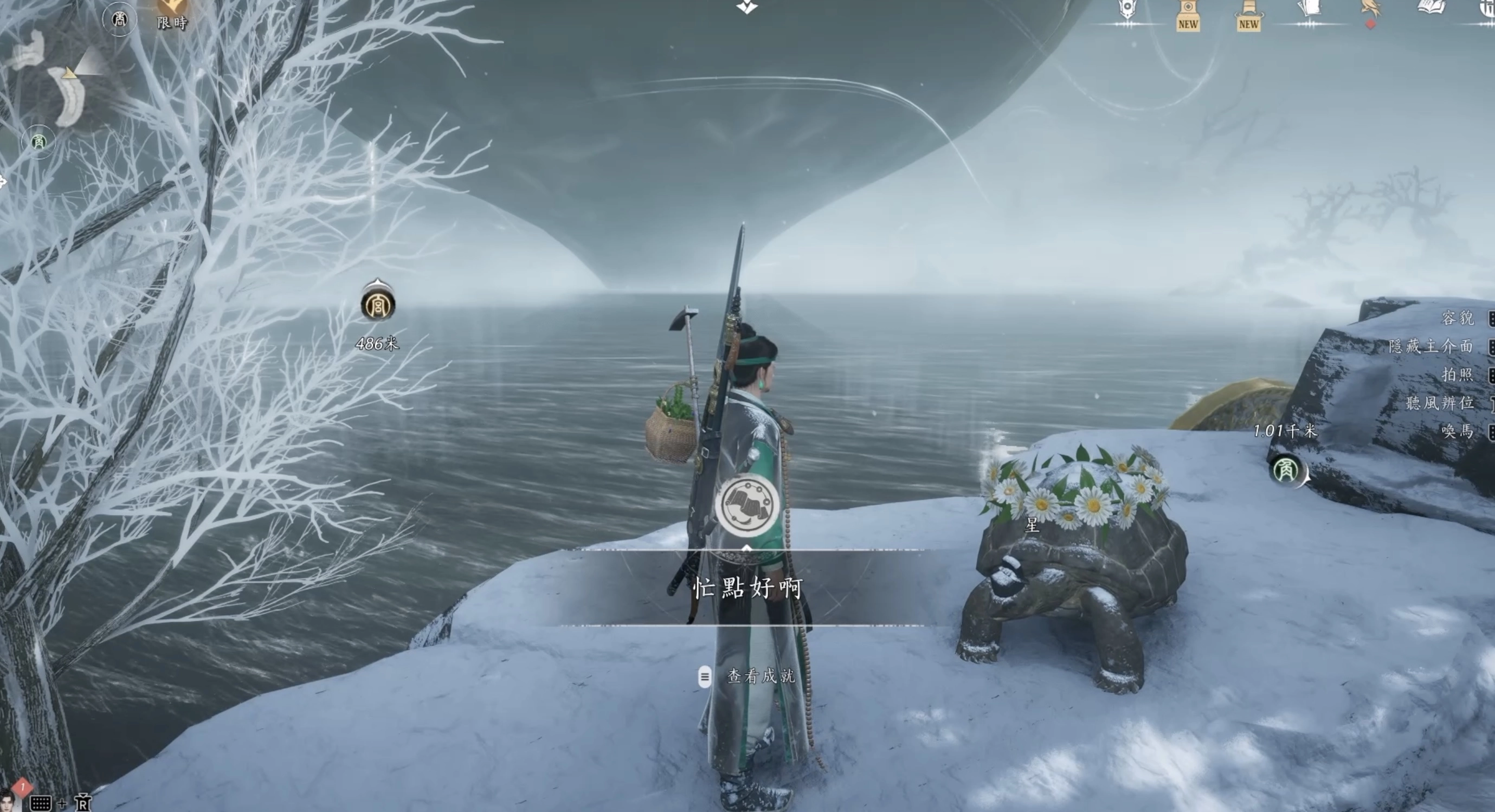Open the chat keyboard icon at bottom-left

[x=40, y=803]
